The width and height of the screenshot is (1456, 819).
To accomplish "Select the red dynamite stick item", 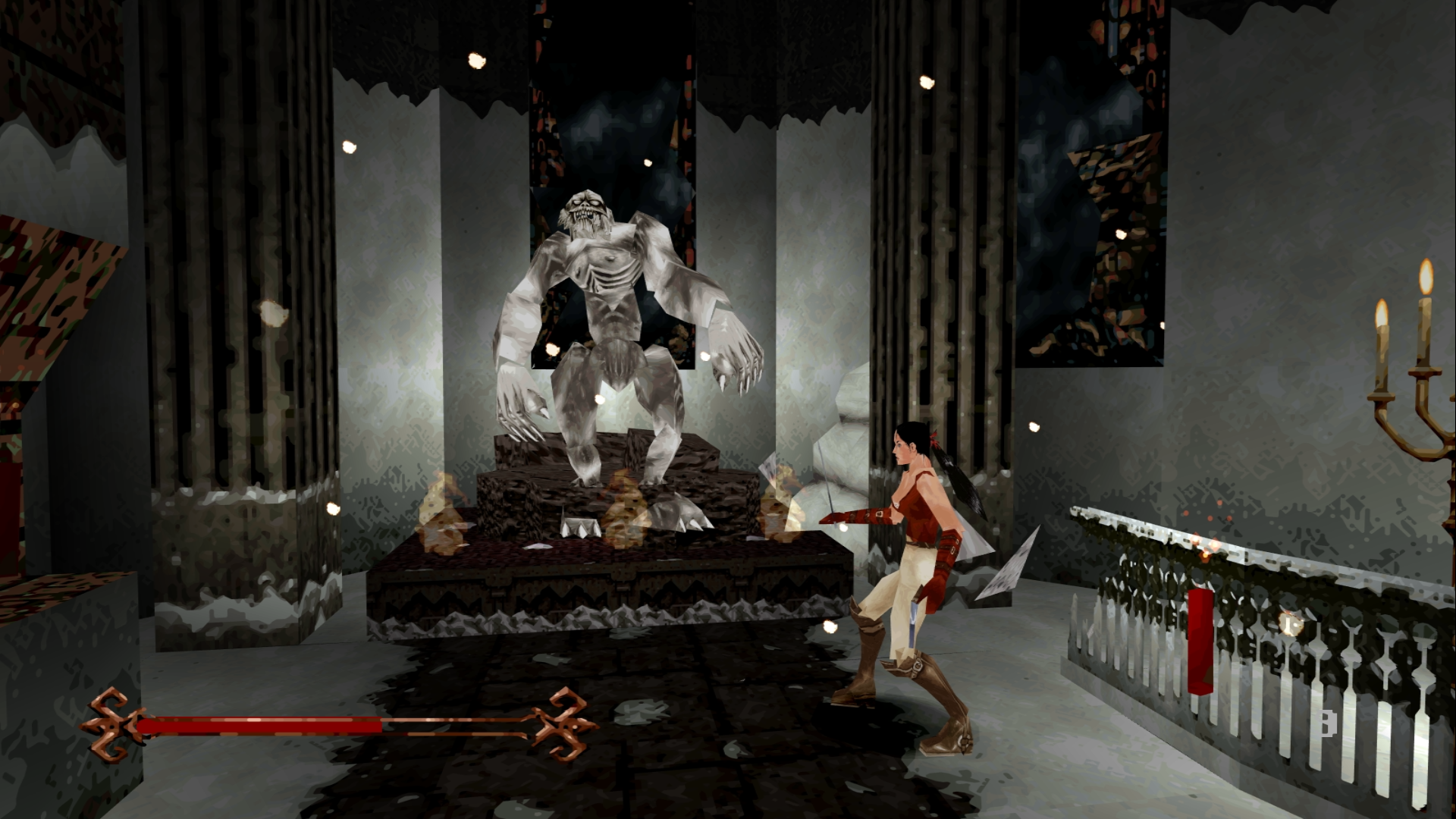I will [1200, 641].
